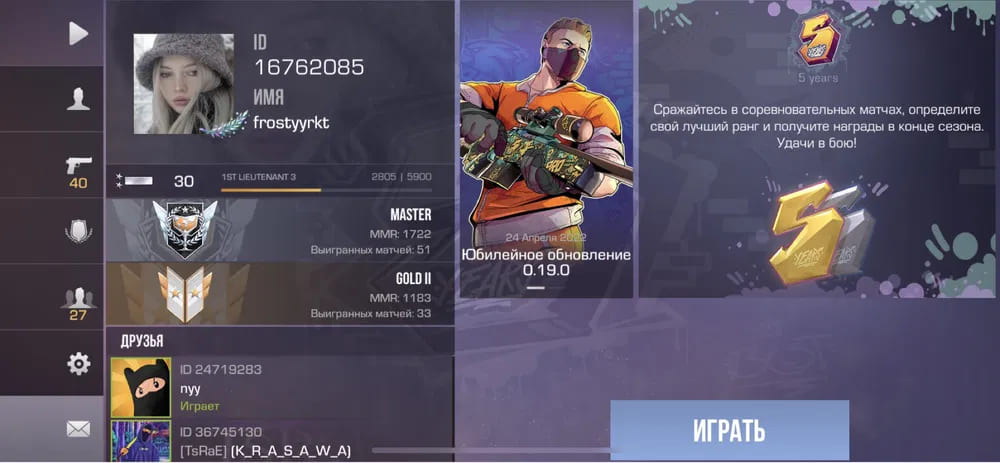The width and height of the screenshot is (1000, 463).
Task: Select friend nyy in the friends list
Action: (x=279, y=387)
